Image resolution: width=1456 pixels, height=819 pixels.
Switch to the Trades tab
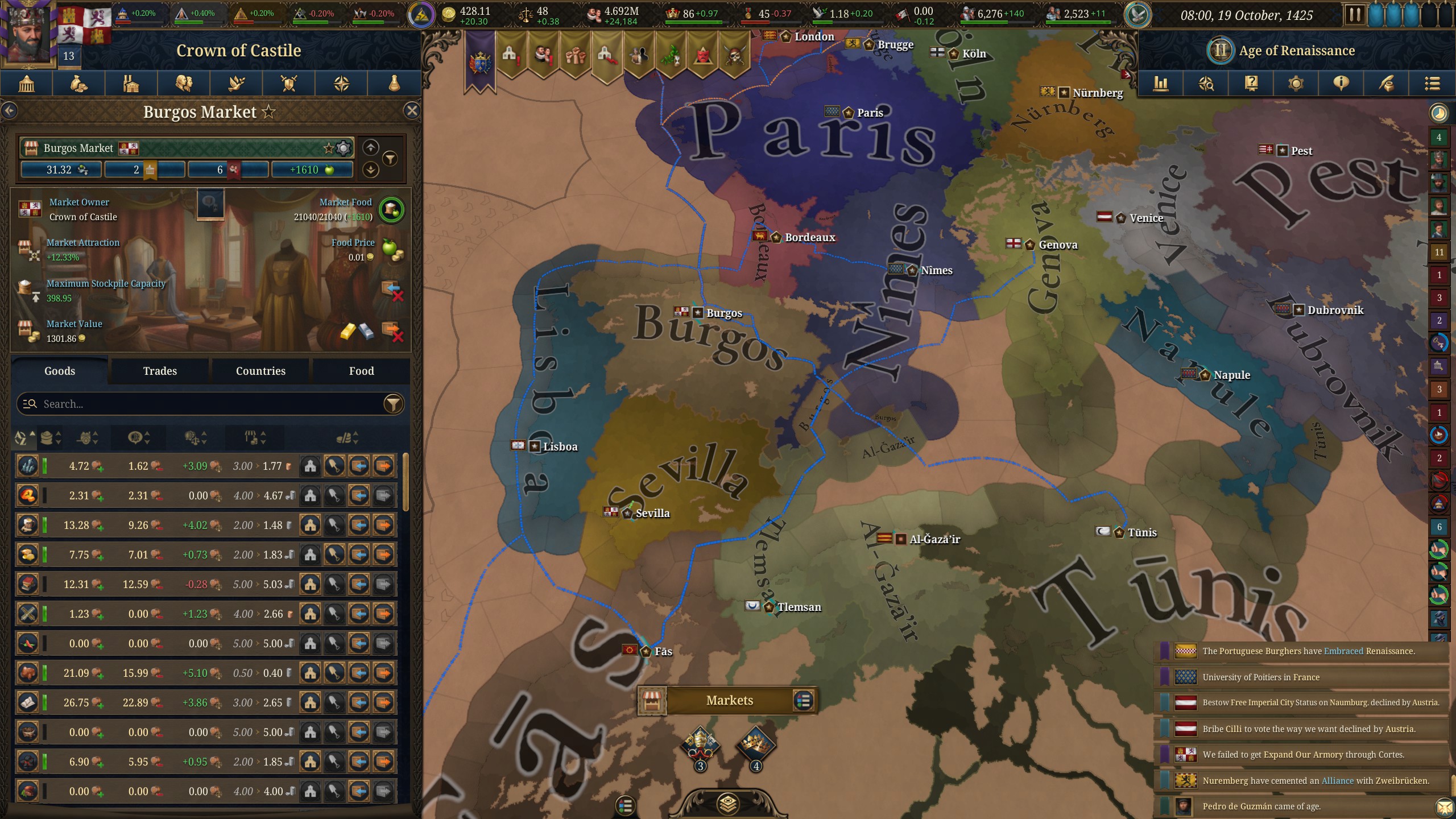(x=160, y=371)
